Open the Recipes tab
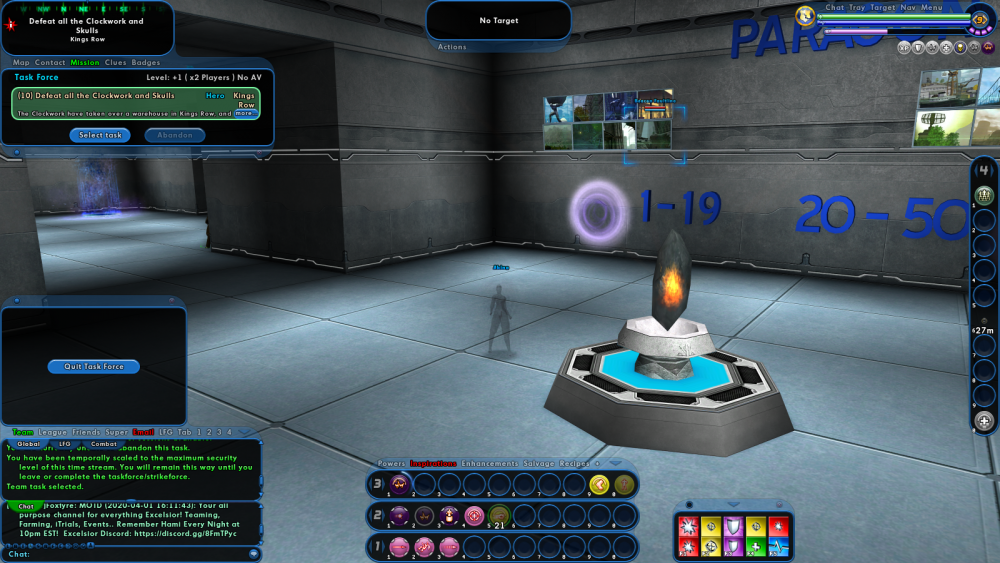This screenshot has width=1000, height=563. (x=574, y=464)
